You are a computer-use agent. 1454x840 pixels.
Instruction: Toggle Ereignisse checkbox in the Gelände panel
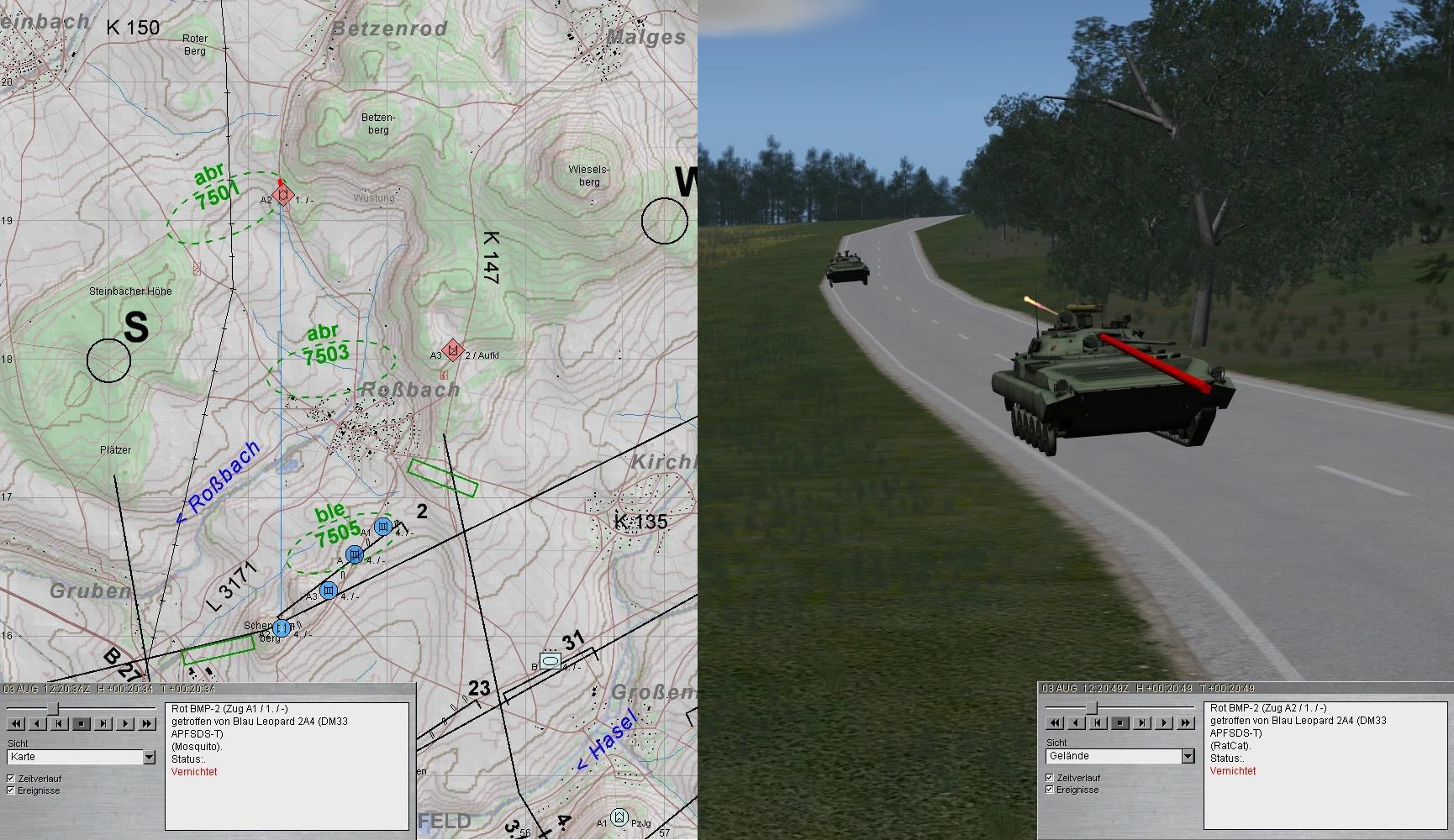point(1050,790)
